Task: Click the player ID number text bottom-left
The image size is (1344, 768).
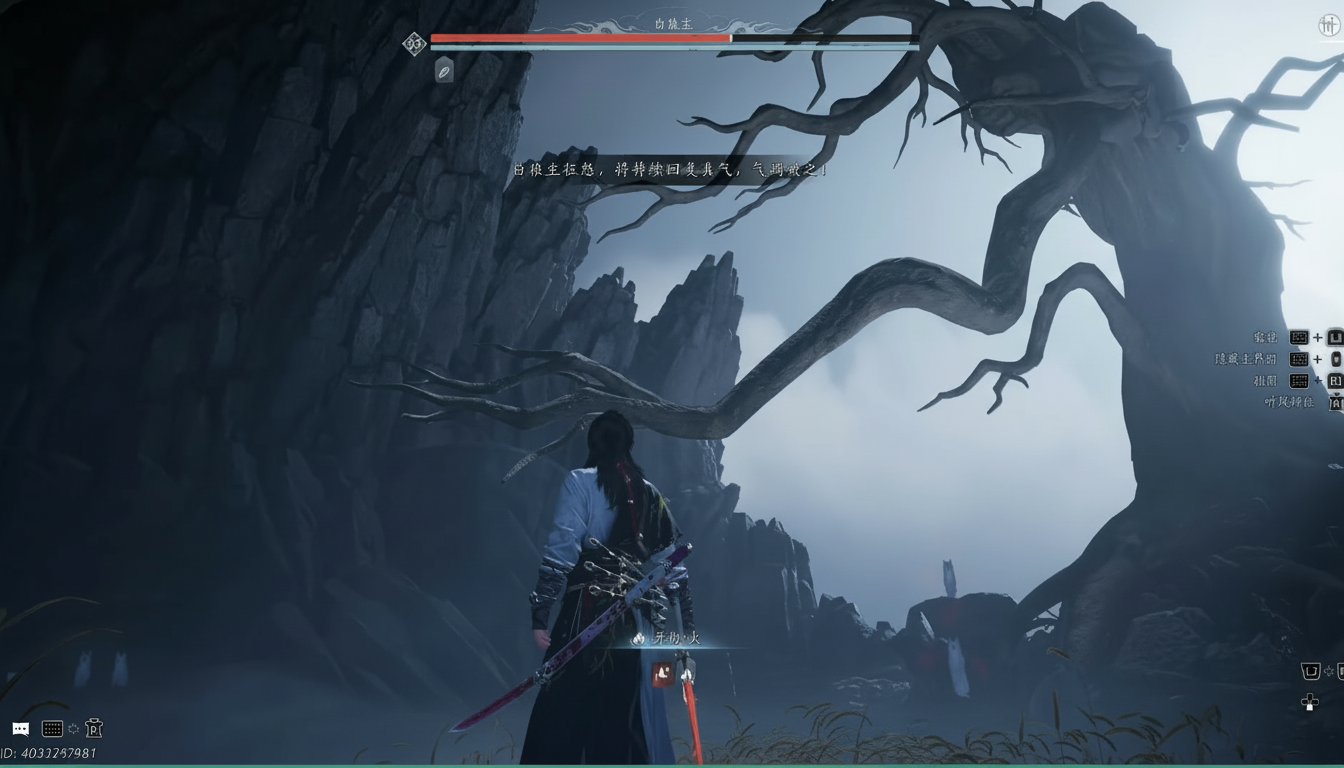Action: (x=45, y=753)
